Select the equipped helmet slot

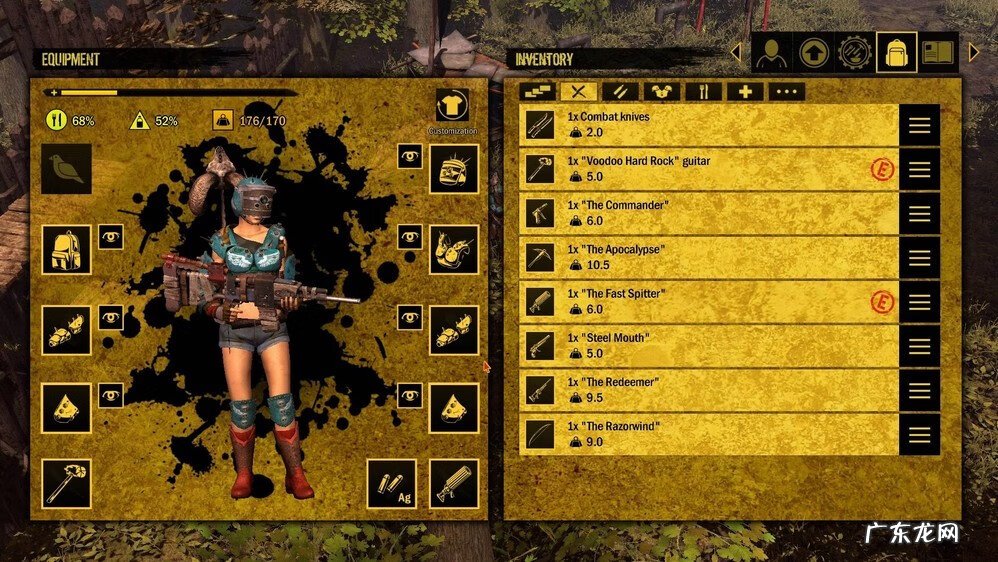click(x=454, y=168)
